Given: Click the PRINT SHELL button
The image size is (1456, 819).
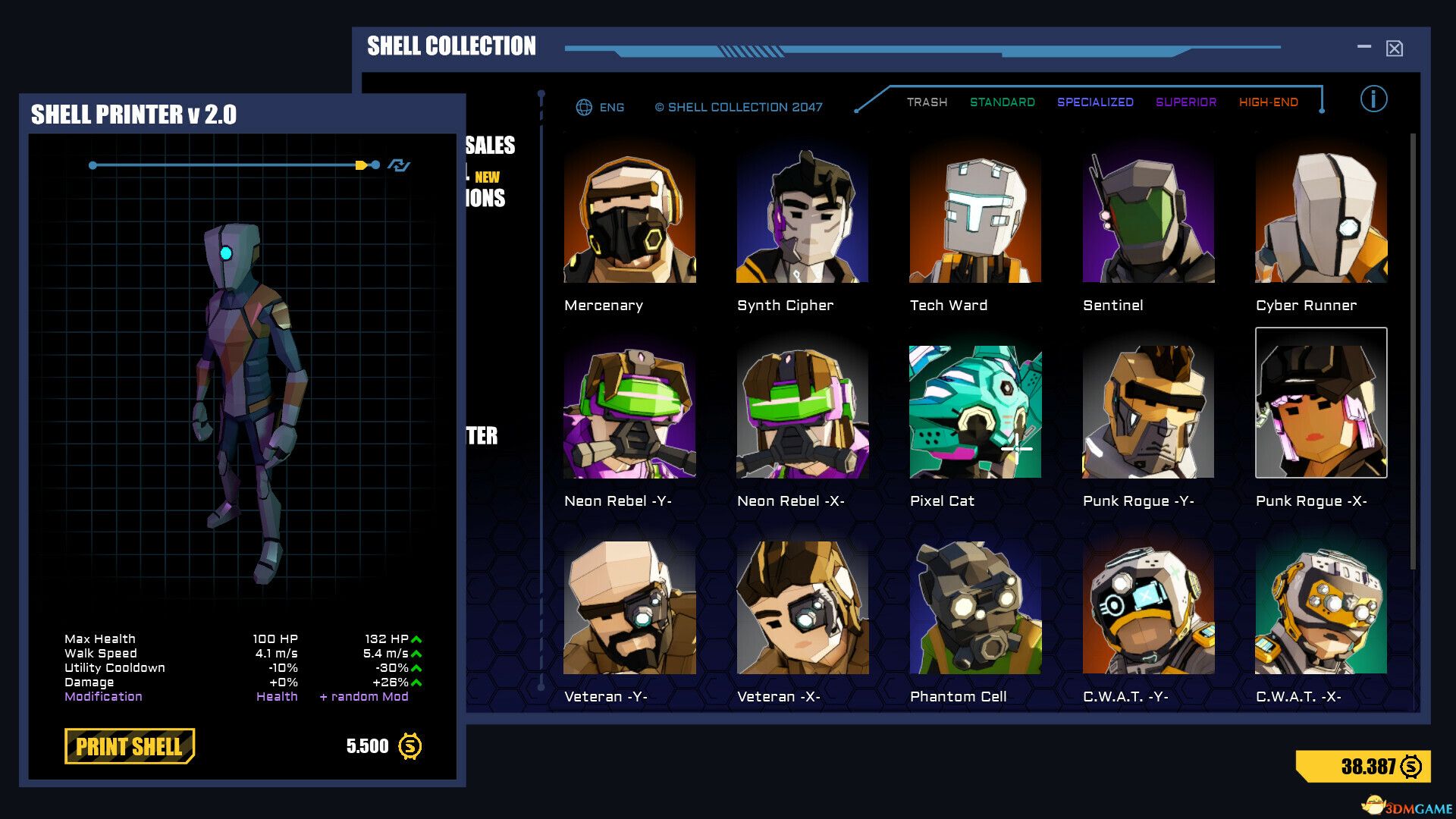Looking at the screenshot, I should pos(129,746).
